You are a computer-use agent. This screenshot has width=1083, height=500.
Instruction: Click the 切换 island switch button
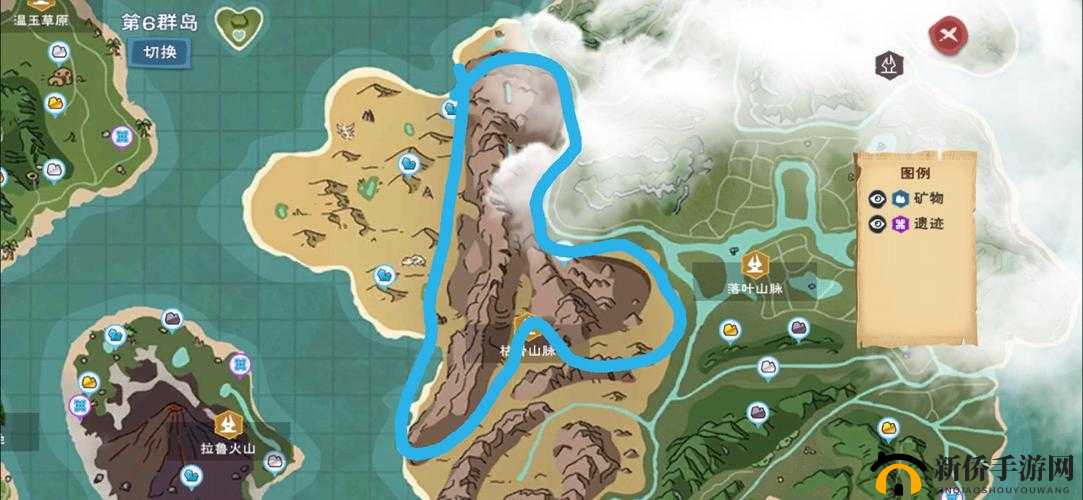(160, 53)
